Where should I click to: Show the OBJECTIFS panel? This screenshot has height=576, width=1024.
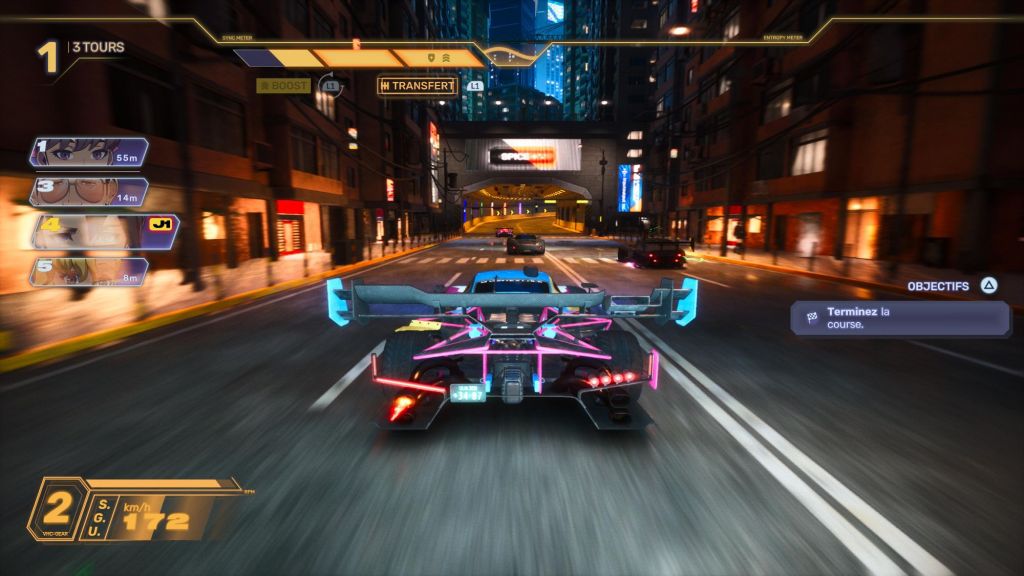(951, 286)
